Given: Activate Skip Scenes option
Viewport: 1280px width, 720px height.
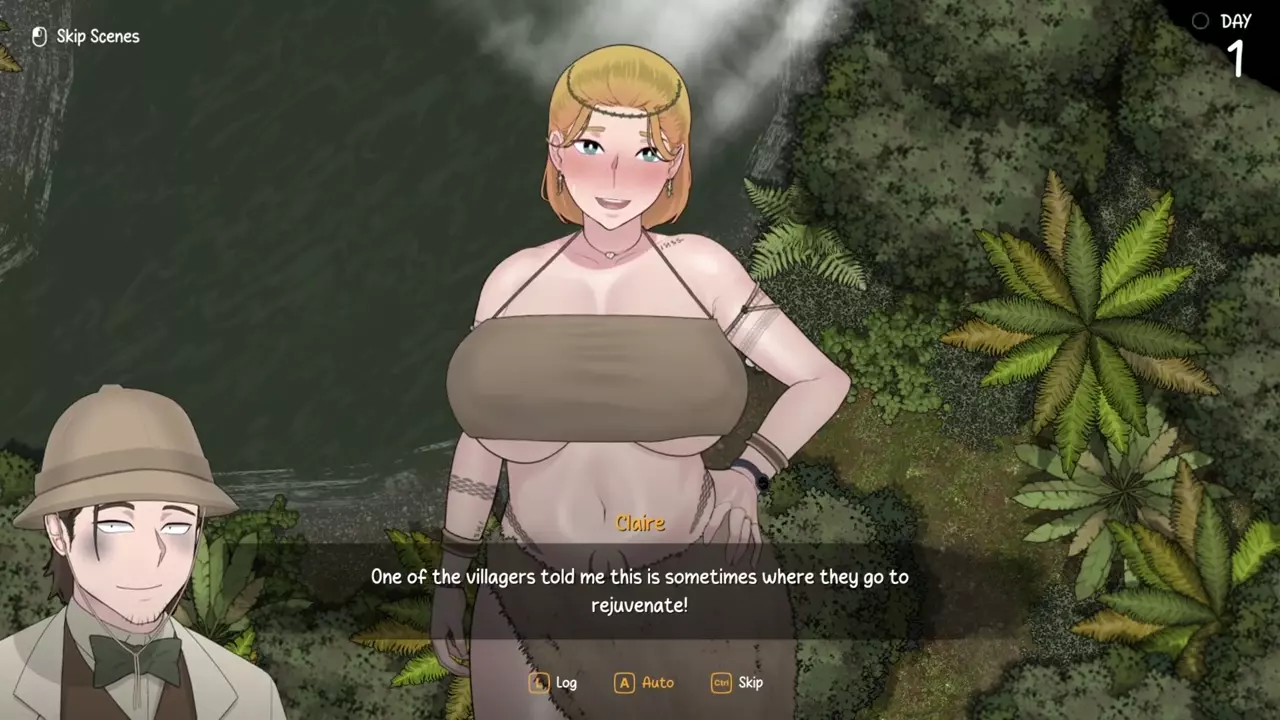Looking at the screenshot, I should point(86,37).
